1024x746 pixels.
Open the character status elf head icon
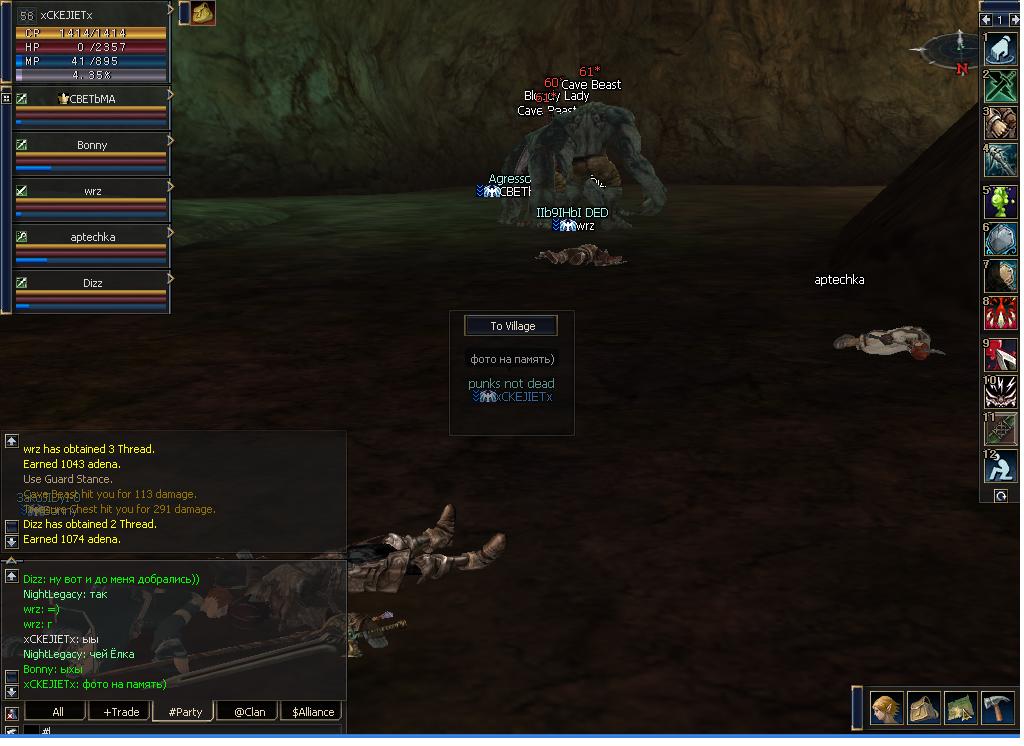click(886, 708)
